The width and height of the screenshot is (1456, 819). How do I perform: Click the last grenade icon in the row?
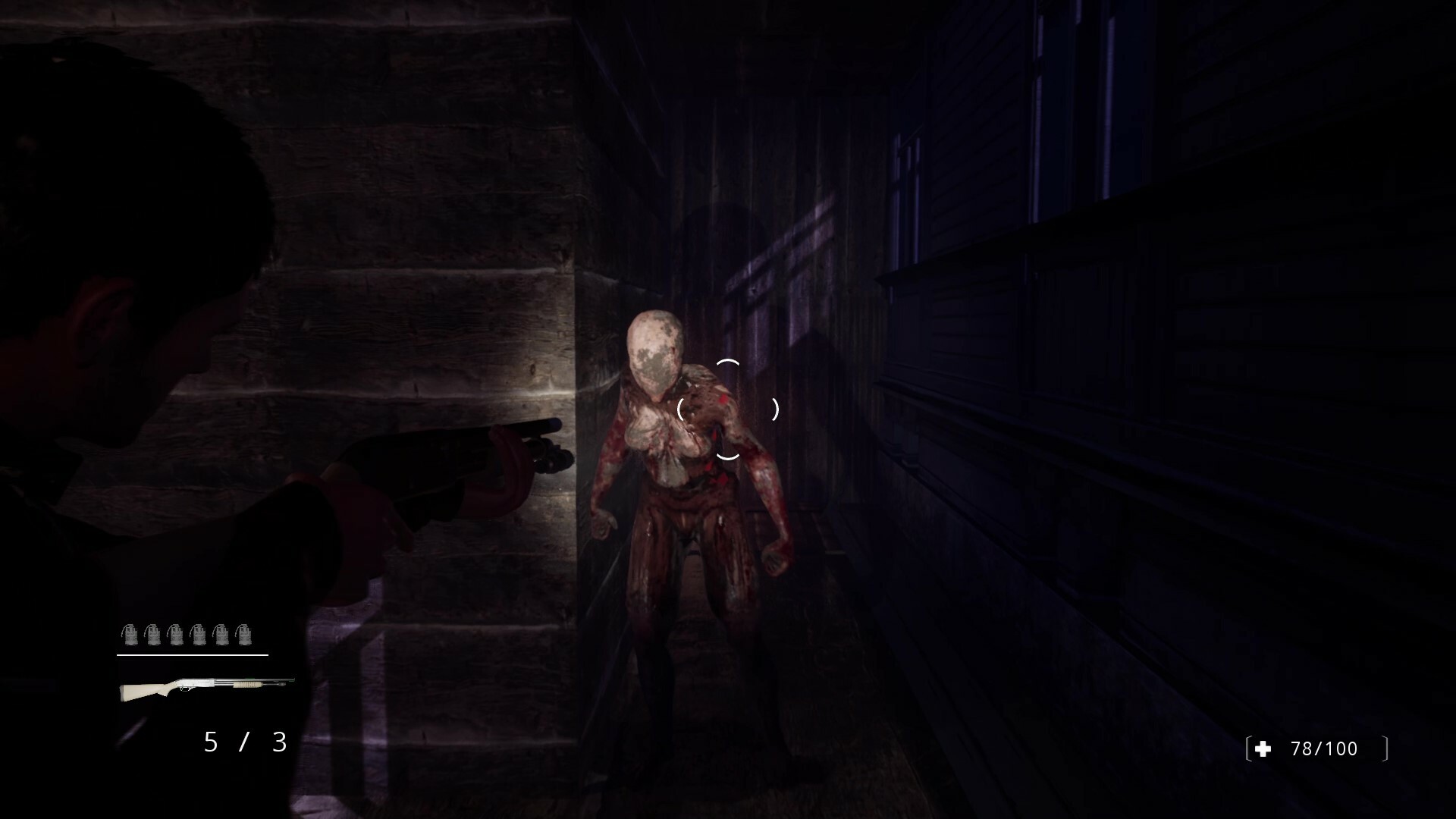pos(245,634)
